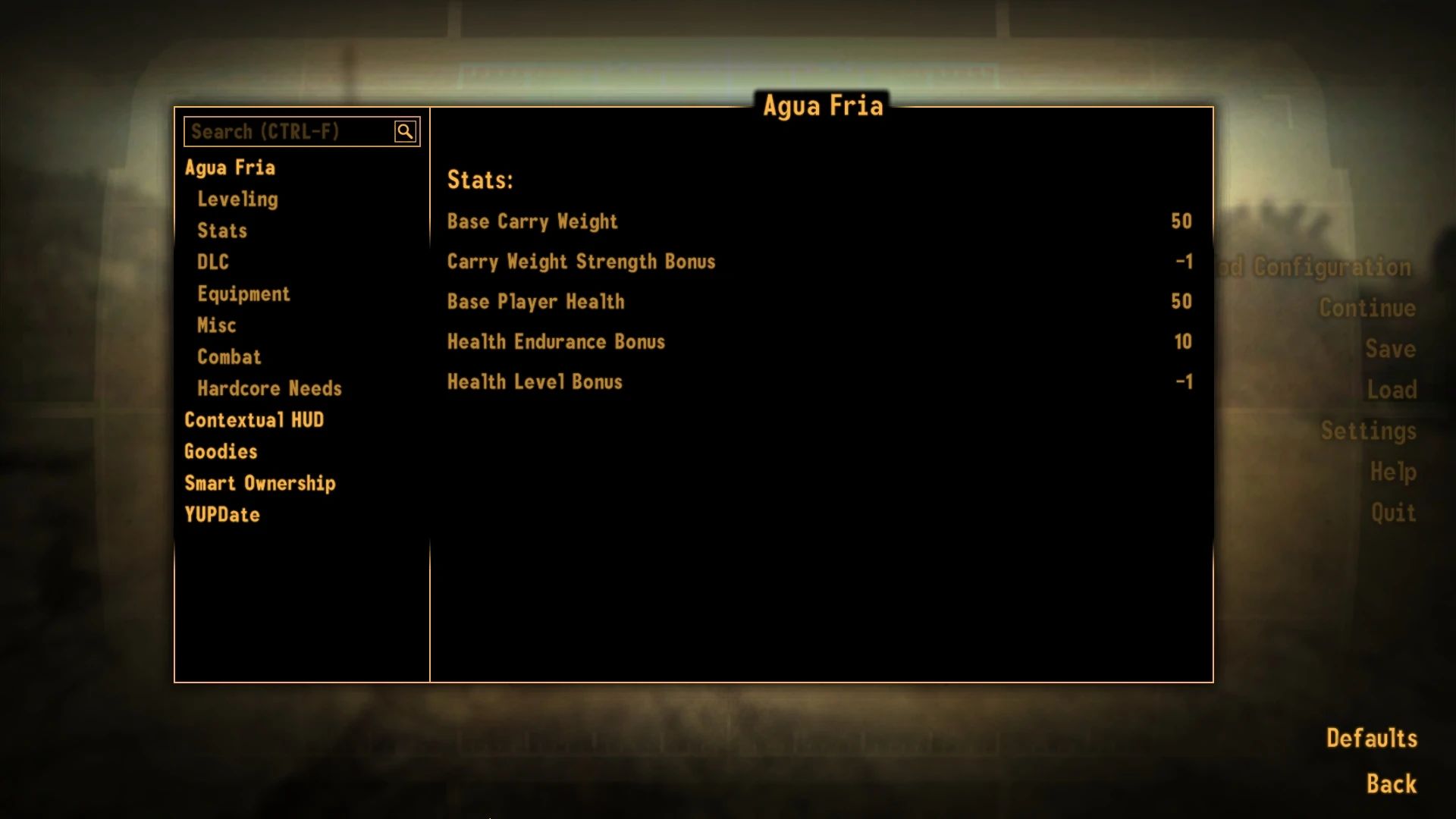Open the Search (CTRL-F) input field
1456x819 pixels.
(288, 130)
